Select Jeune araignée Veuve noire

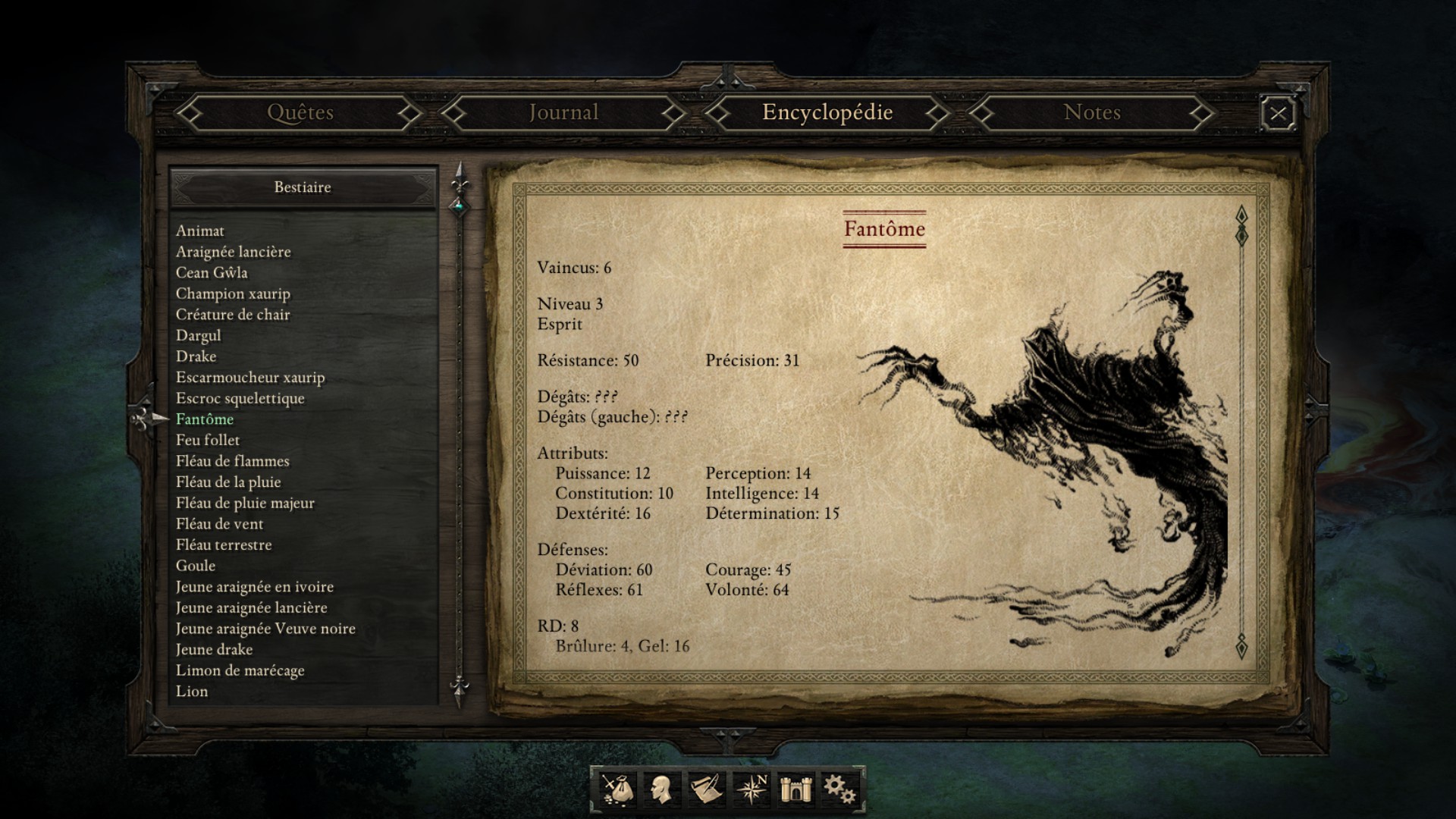(265, 629)
